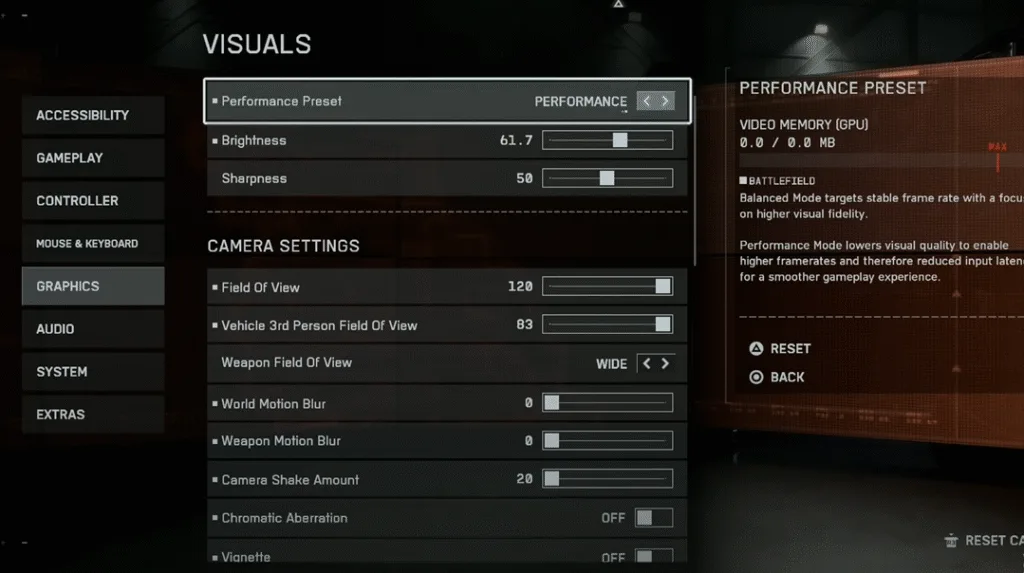
Task: Adjust the World Motion Blur slider
Action: pos(607,404)
